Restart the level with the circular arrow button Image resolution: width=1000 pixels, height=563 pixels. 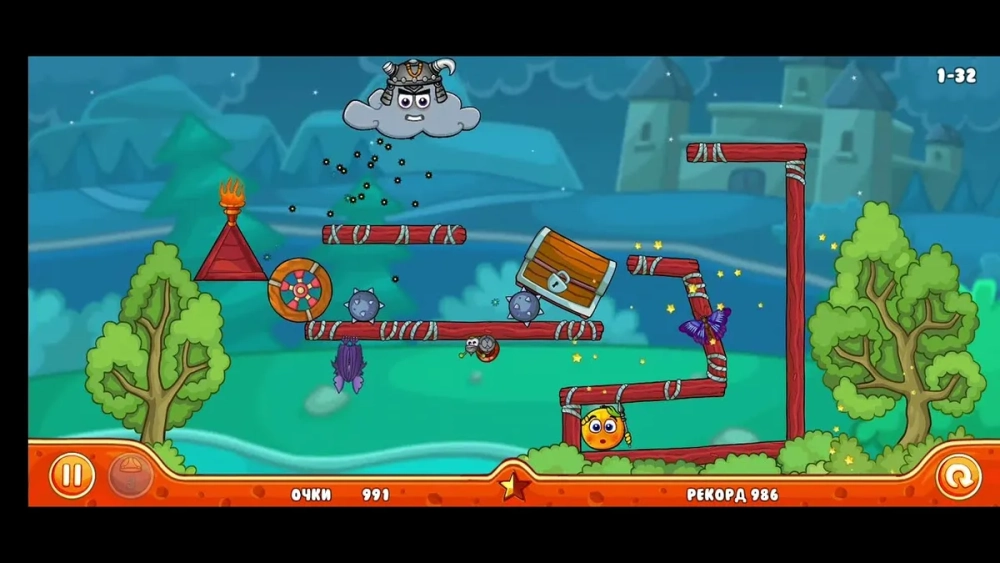958,477
